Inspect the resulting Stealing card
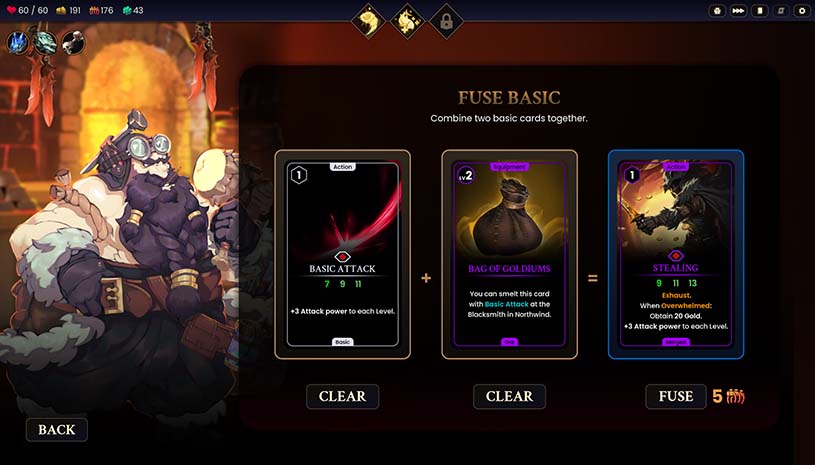 676,254
